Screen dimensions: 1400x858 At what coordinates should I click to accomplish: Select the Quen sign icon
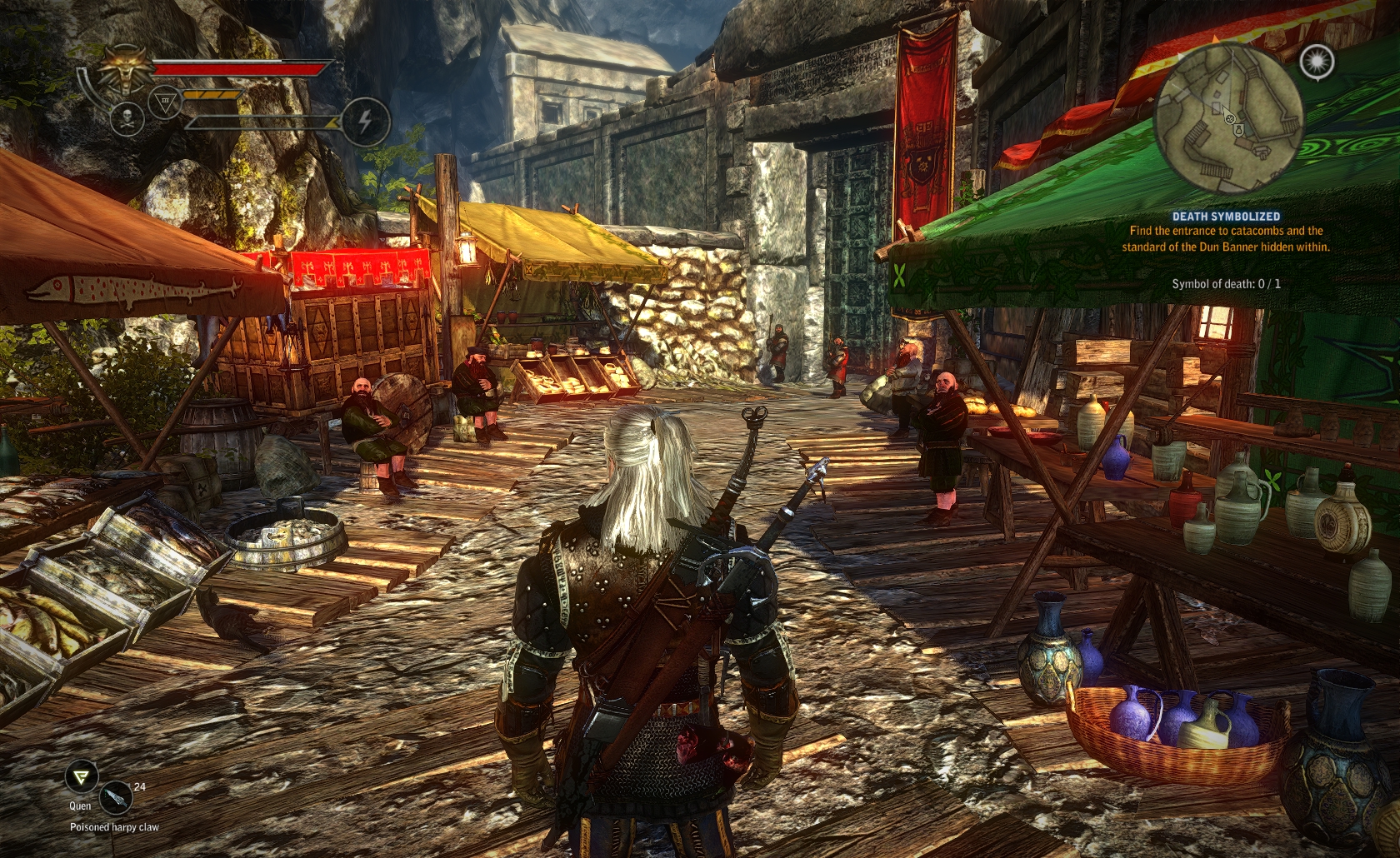click(81, 778)
